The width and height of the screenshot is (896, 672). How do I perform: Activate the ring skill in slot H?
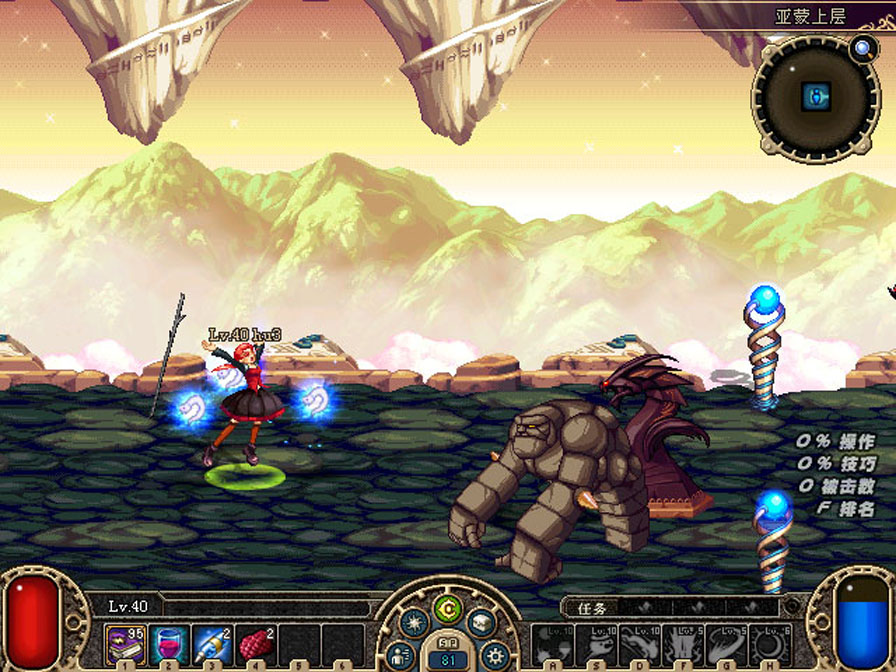(x=770, y=644)
